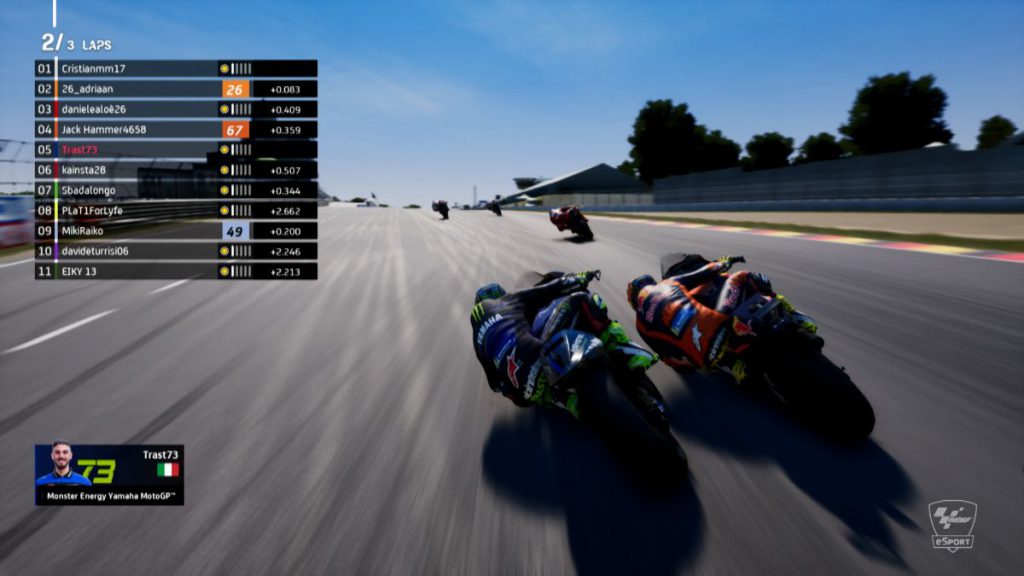This screenshot has height=576, width=1024.
Task: Pick EIKY 13 from the leaderboard
Action: (176, 271)
